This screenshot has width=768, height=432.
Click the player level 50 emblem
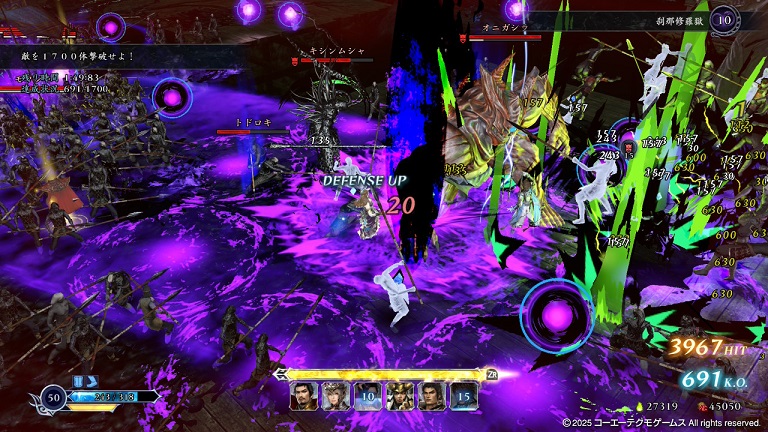pyautogui.click(x=50, y=398)
